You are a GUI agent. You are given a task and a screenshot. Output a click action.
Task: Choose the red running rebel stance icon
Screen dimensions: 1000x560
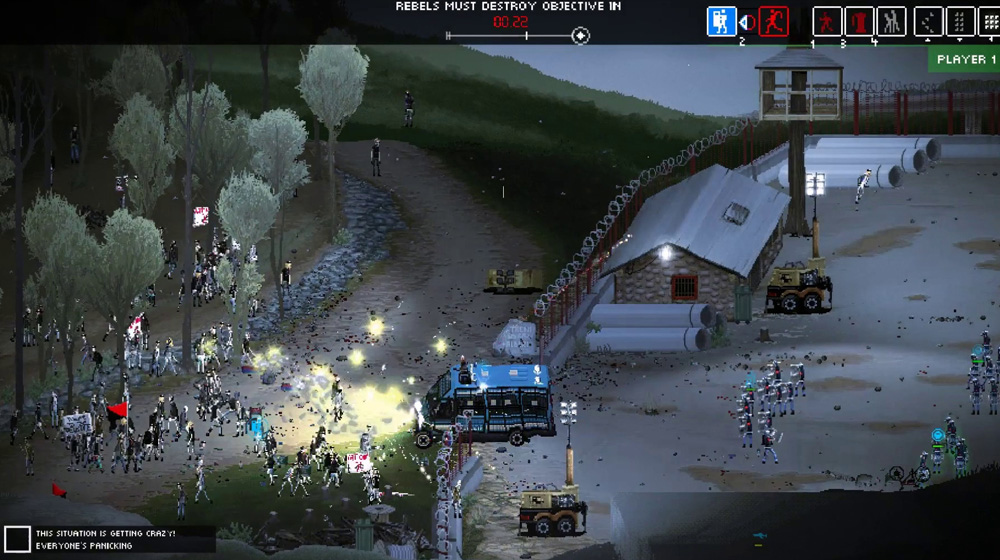(x=773, y=21)
